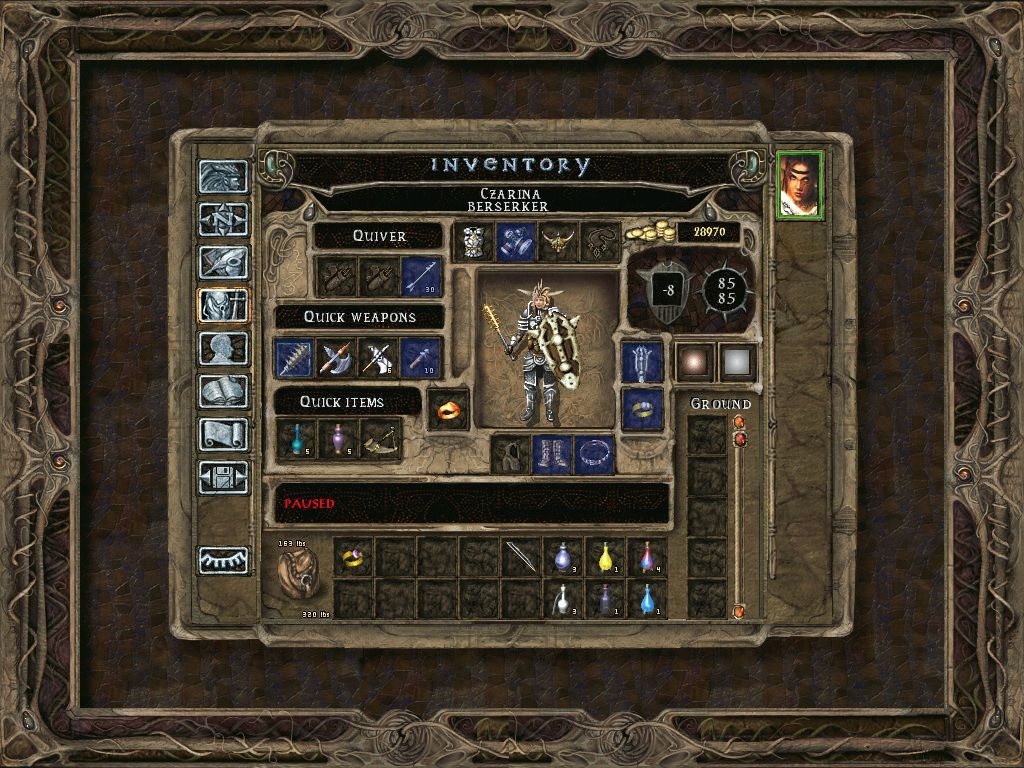Screen dimensions: 1024x768
Task: Select the arrows in the quiver
Action: coord(421,277)
